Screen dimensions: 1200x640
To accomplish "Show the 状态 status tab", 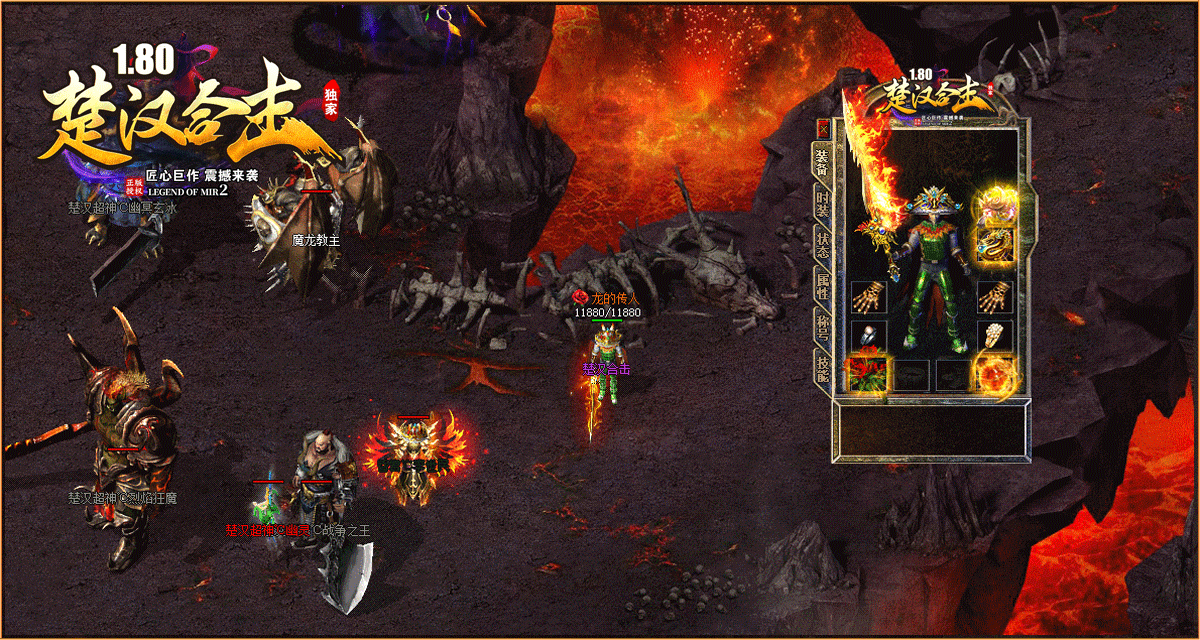I will 823,246.
